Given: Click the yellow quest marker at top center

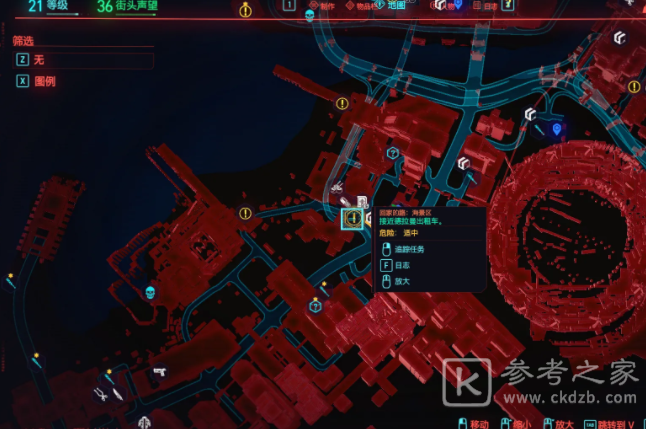Looking at the screenshot, I should point(247,10).
